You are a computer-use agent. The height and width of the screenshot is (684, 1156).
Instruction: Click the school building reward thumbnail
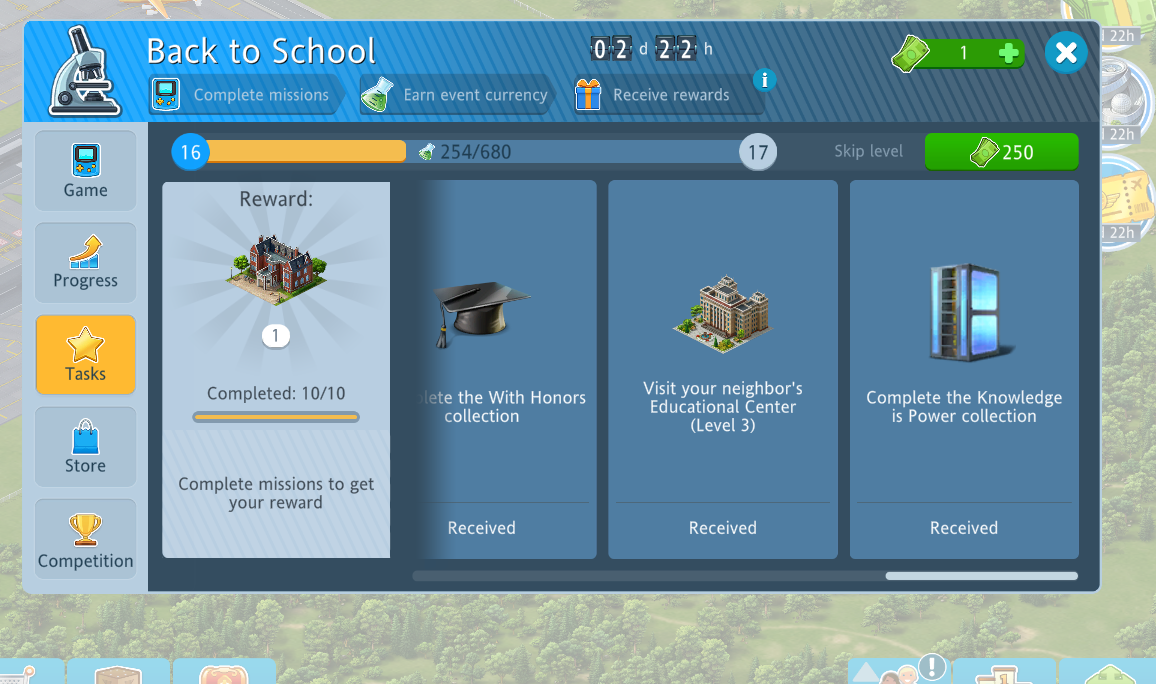click(275, 270)
